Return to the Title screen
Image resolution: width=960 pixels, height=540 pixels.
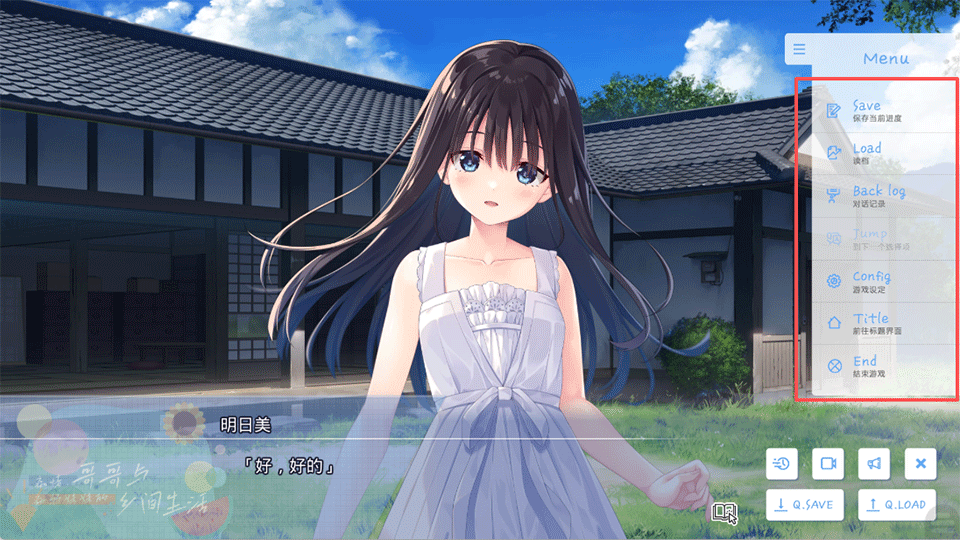[869, 323]
